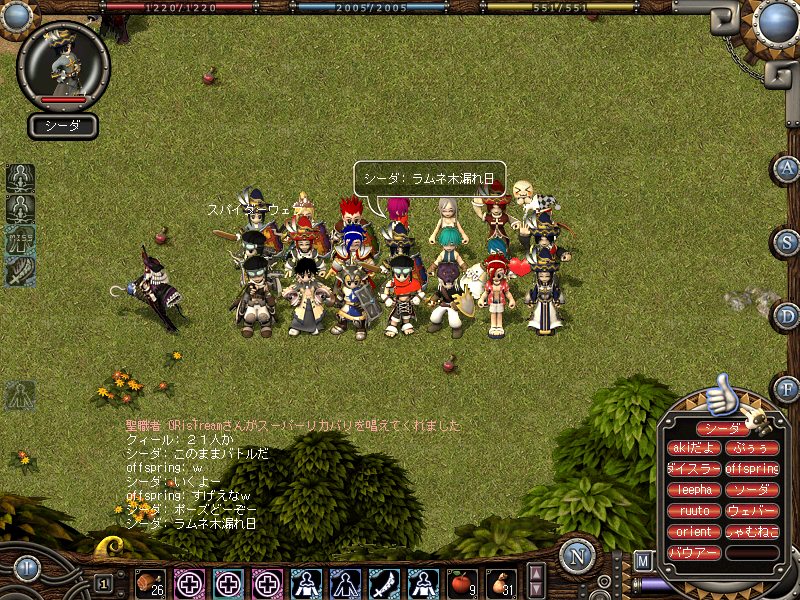
Task: Select orient in the party list
Action: [x=694, y=532]
